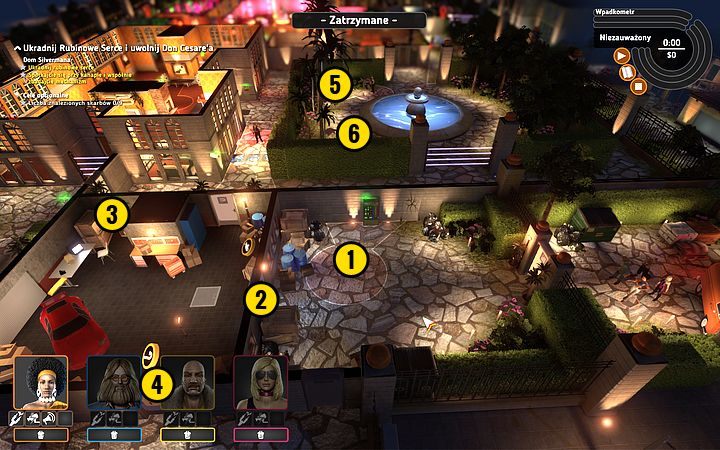The height and width of the screenshot is (450, 720).
Task: Select the long-bearded man with glasses portrait
Action: coord(113,382)
